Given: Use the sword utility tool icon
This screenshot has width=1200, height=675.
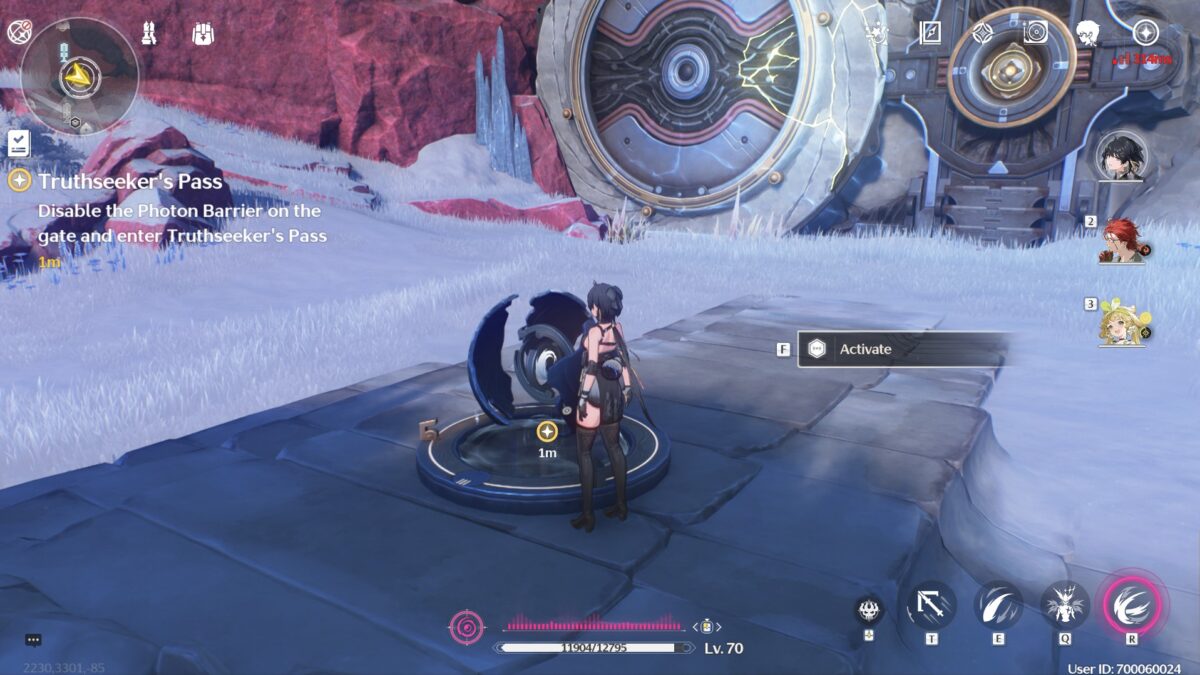Looking at the screenshot, I should coord(931,605).
